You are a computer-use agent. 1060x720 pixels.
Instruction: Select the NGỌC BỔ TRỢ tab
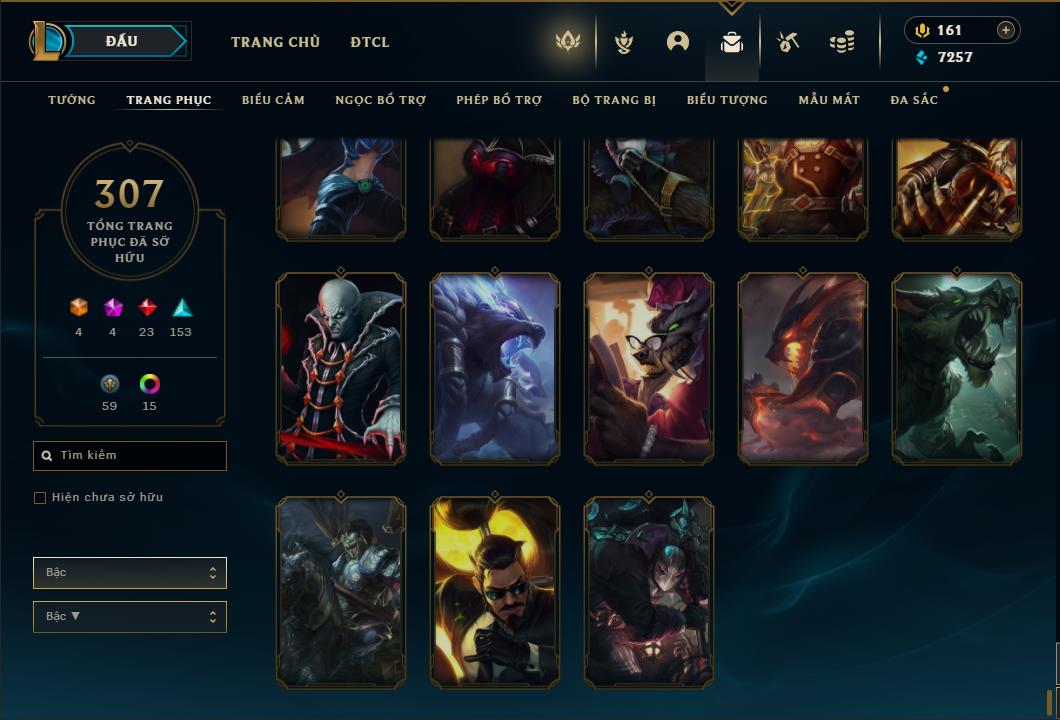tap(380, 100)
